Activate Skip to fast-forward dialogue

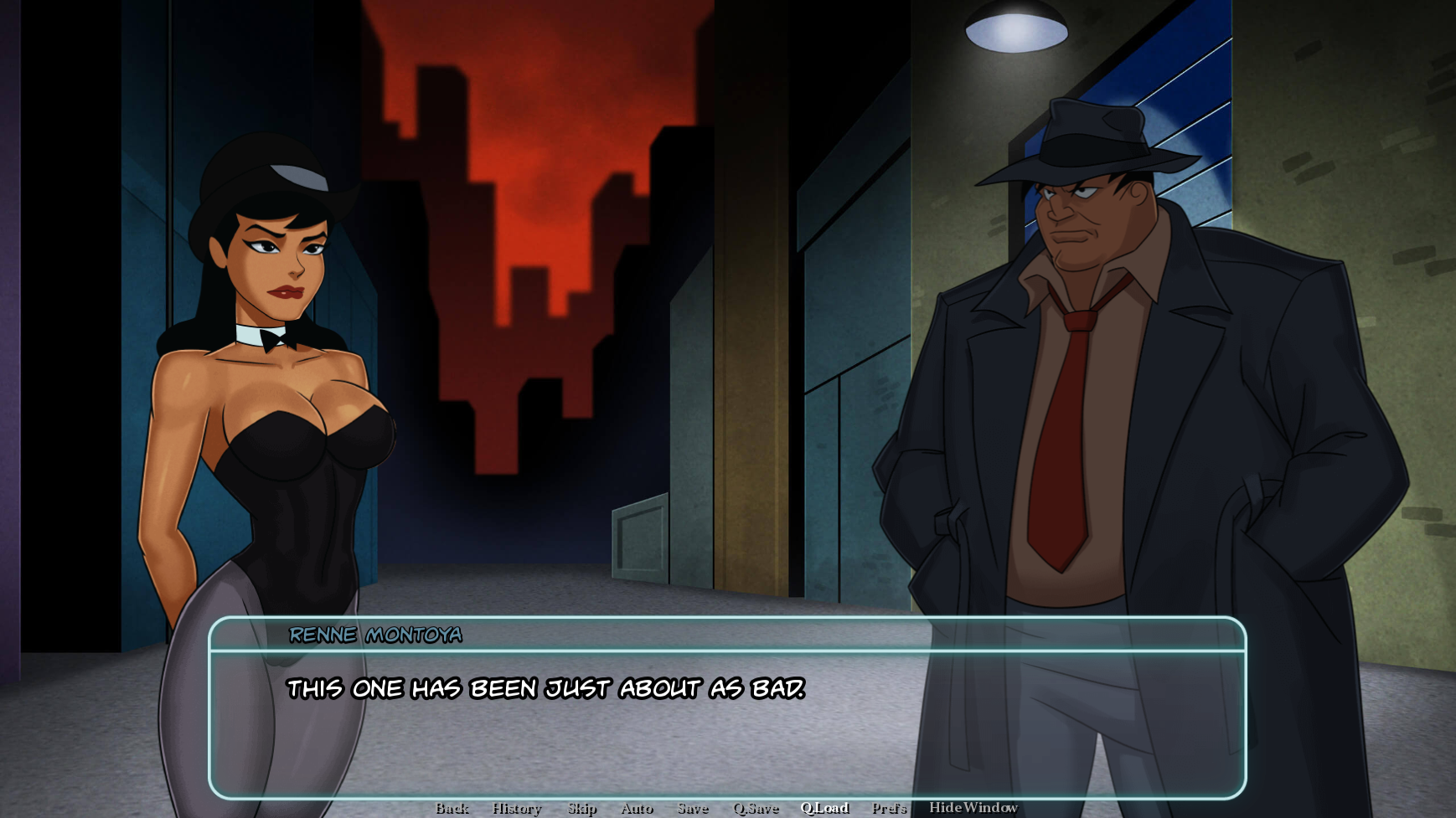click(x=582, y=808)
